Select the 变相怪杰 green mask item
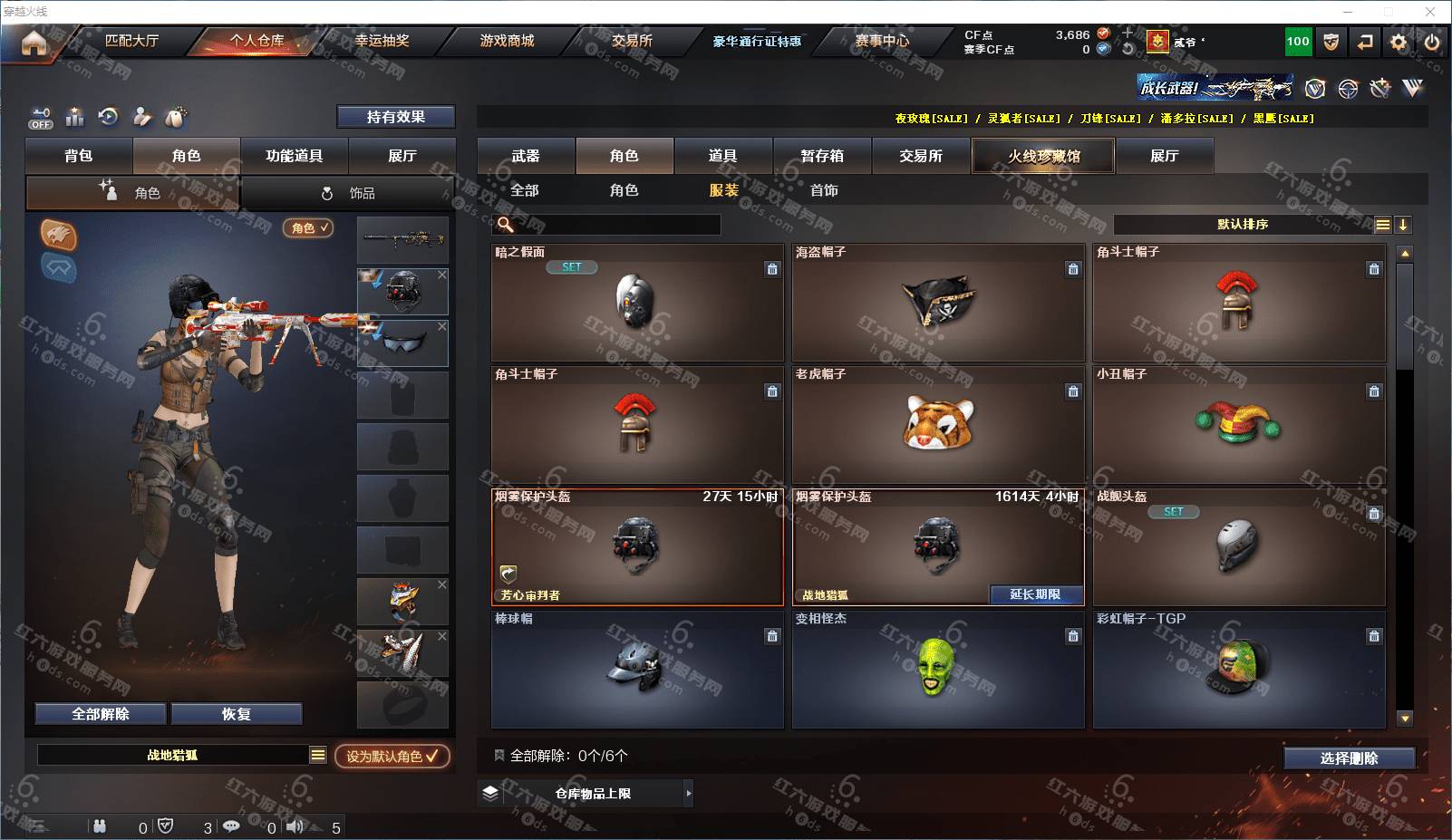 point(938,669)
